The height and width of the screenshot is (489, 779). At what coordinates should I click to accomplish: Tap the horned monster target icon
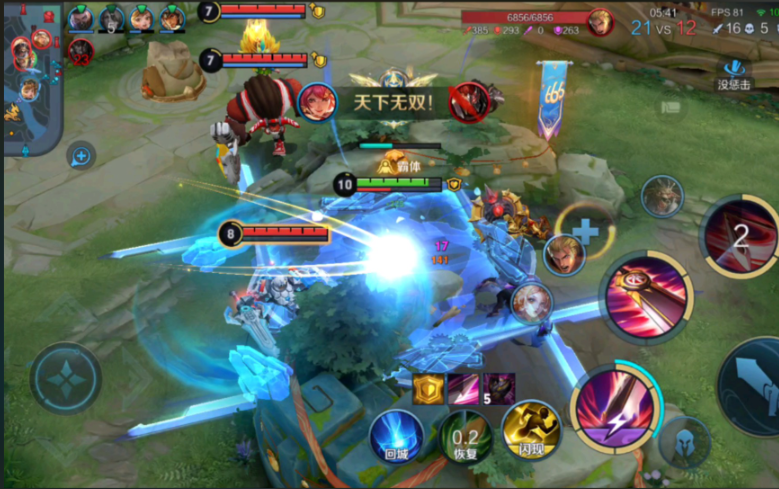click(662, 195)
